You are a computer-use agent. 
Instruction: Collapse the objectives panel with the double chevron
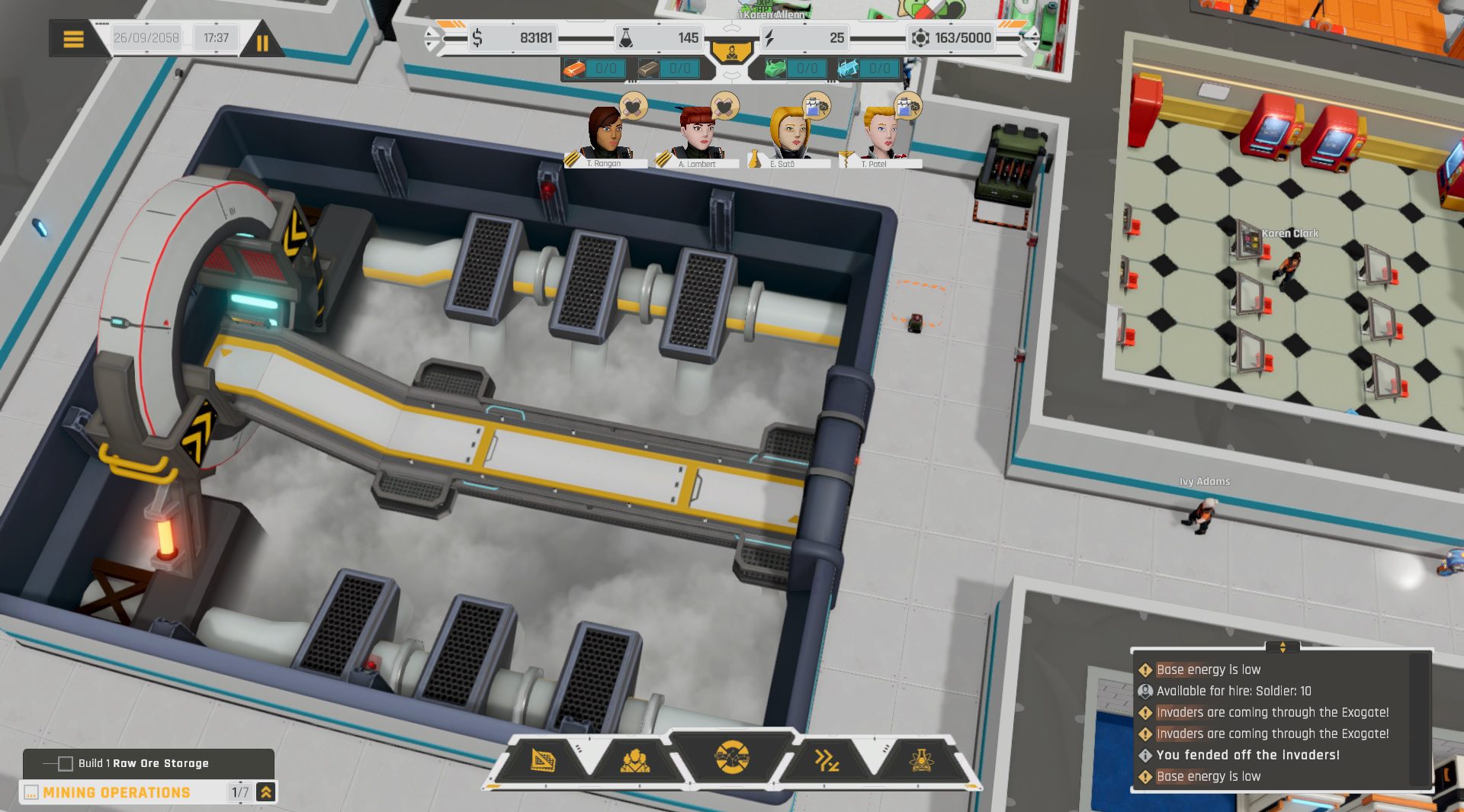[x=265, y=792]
